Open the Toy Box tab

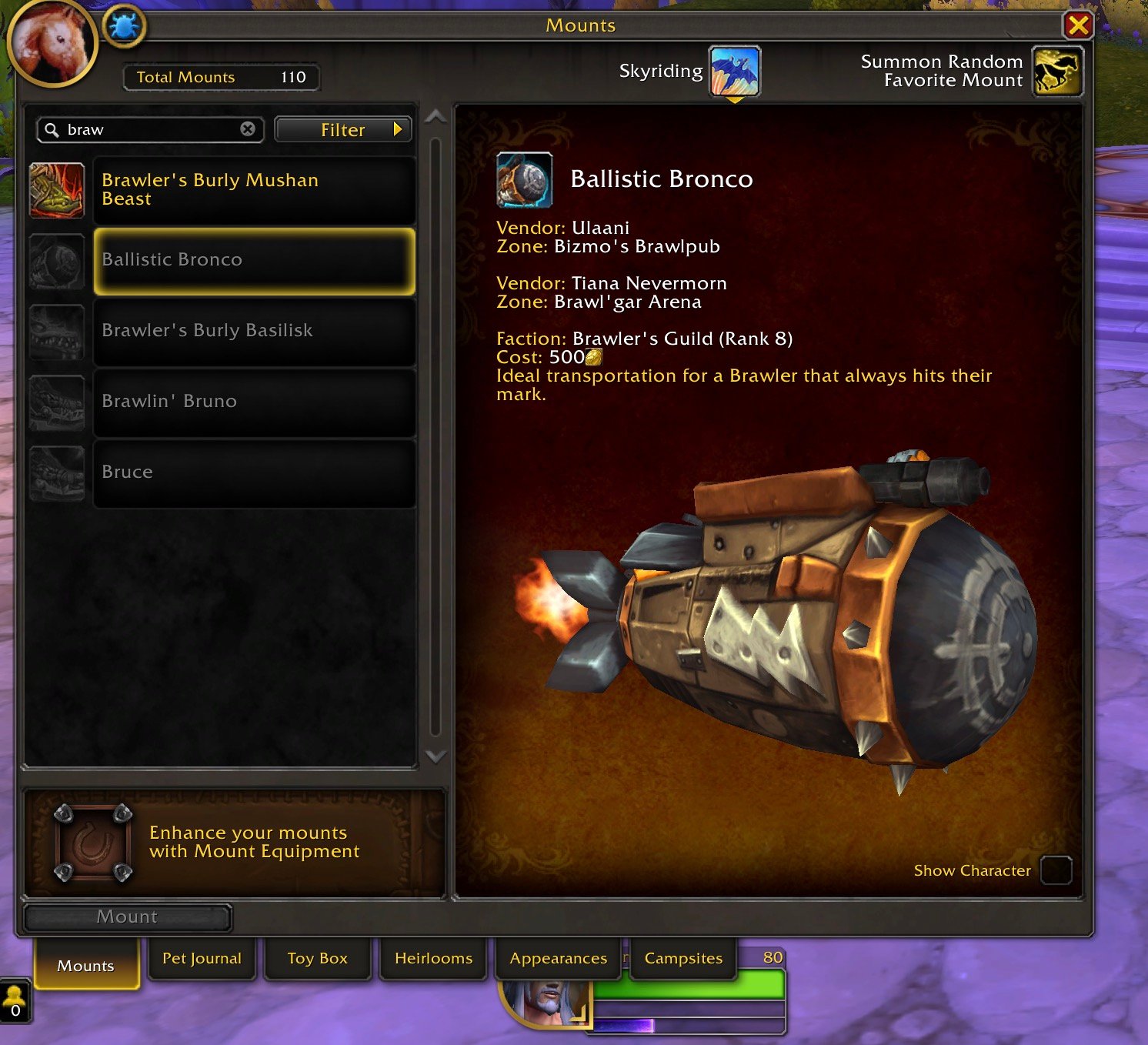click(317, 959)
